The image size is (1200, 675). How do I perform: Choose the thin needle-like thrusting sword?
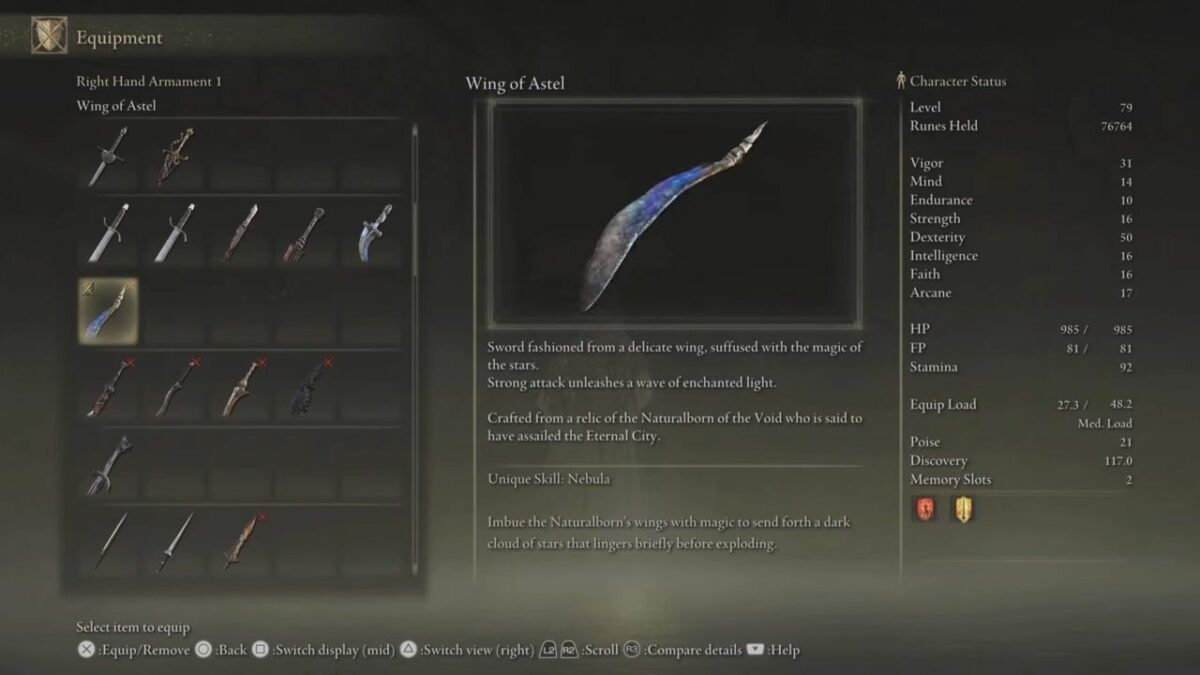[x=108, y=542]
